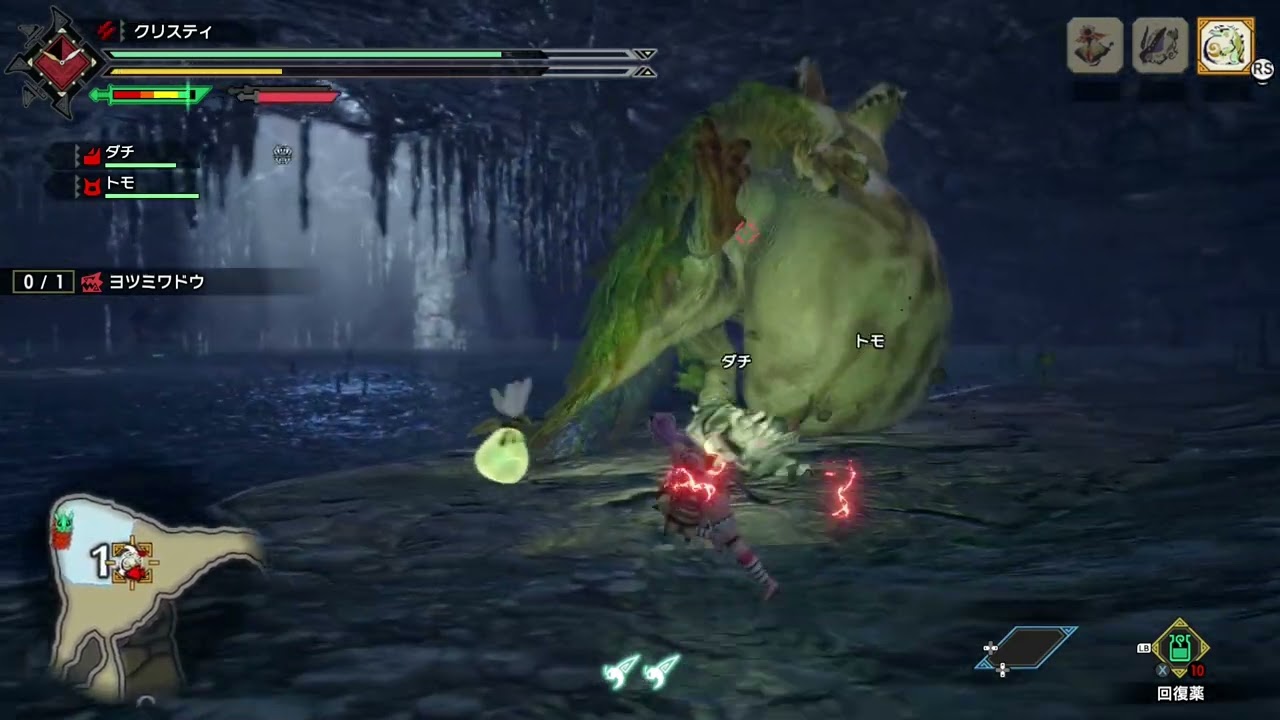Image resolution: width=1280 pixels, height=720 pixels.
Task: Click the crown indicator above the map area
Action: pyautogui.click(x=283, y=153)
